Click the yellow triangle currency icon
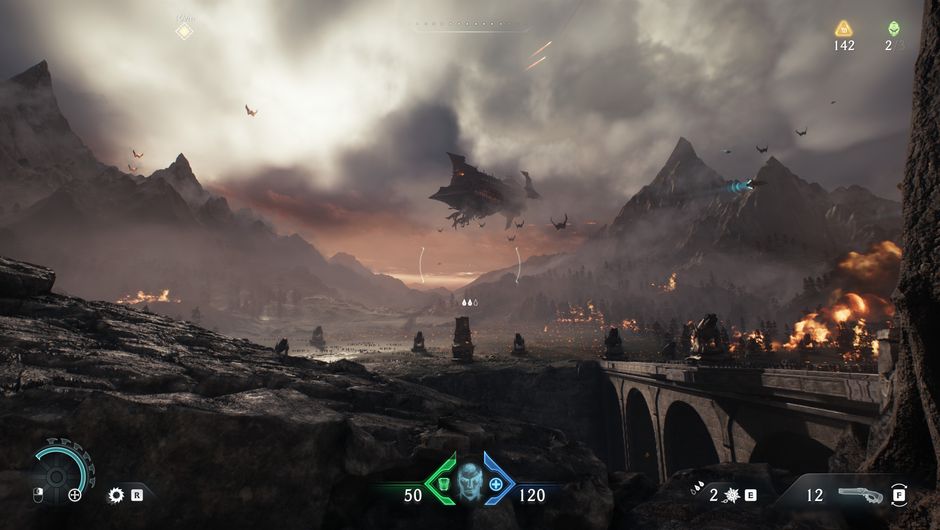Image resolution: width=940 pixels, height=530 pixels. pos(844,29)
